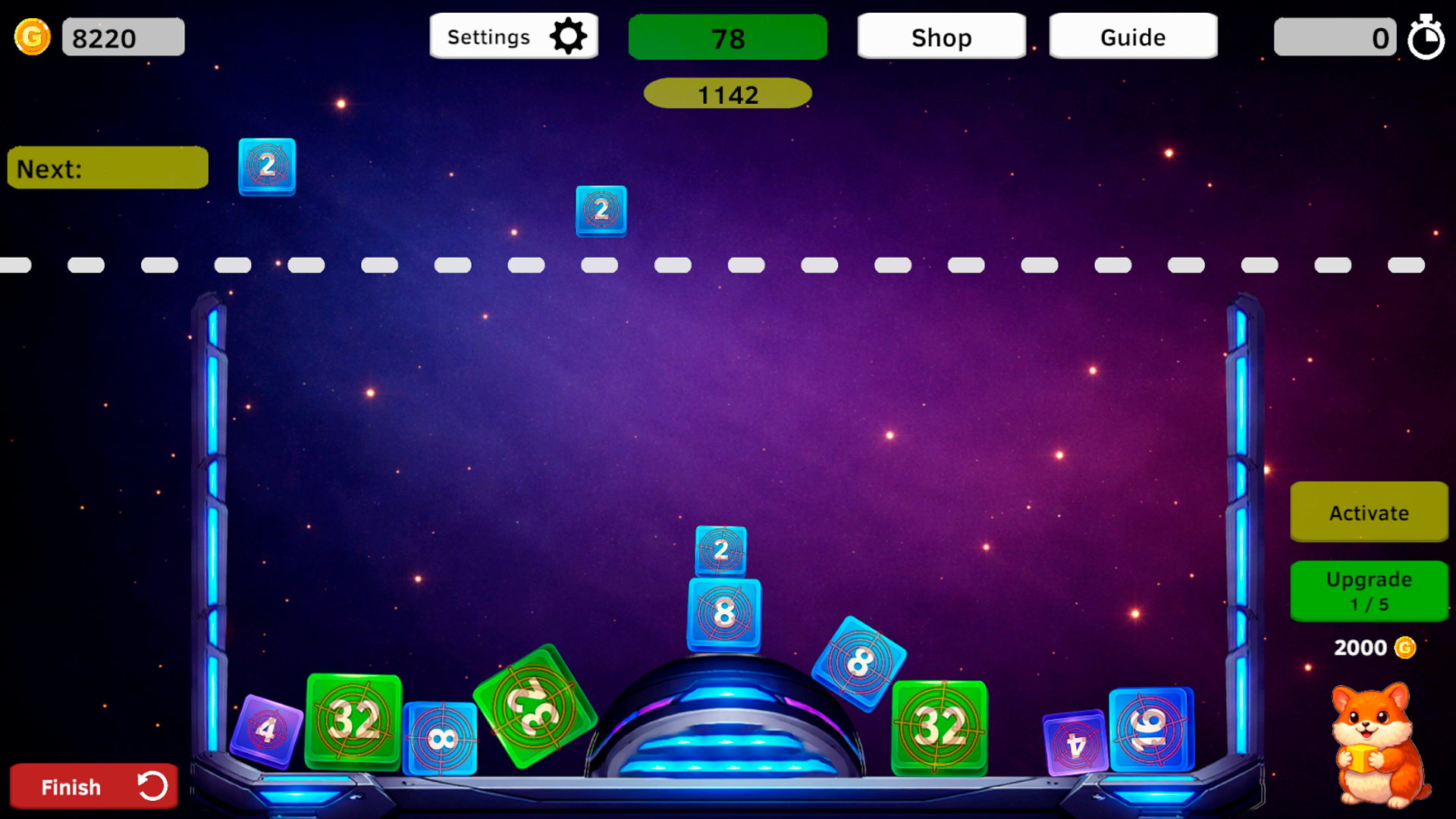
Task: Open the Guide
Action: click(x=1132, y=36)
